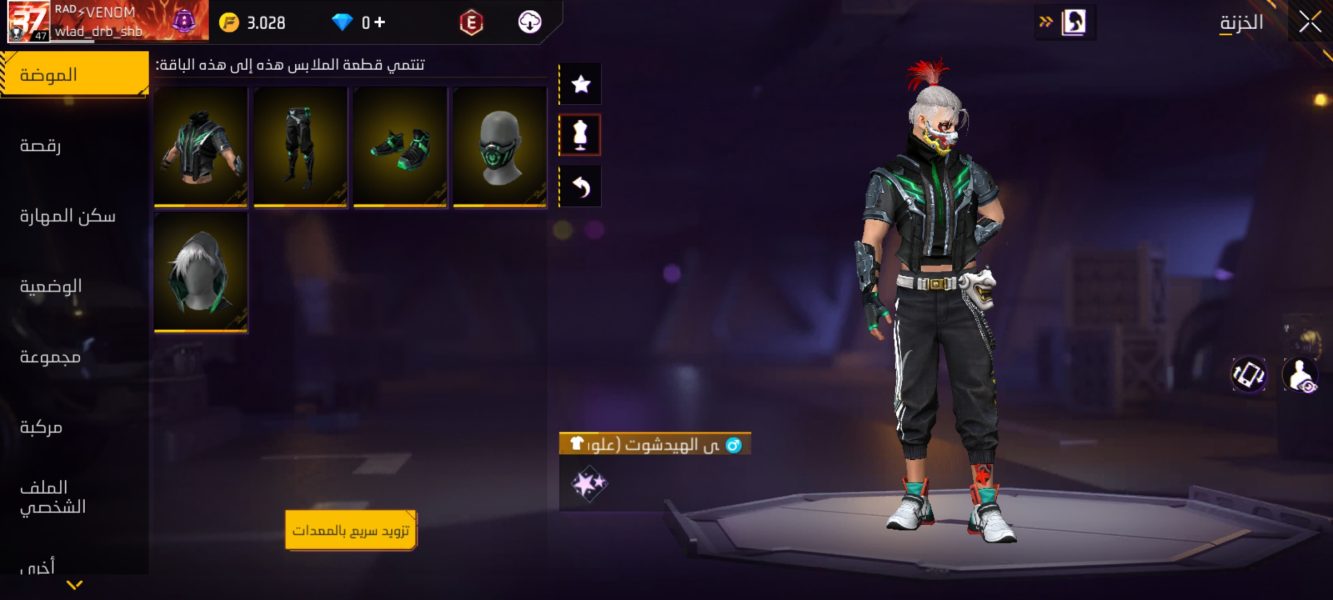Open the رقصة emotes tab
The image size is (1333, 600).
(40, 146)
